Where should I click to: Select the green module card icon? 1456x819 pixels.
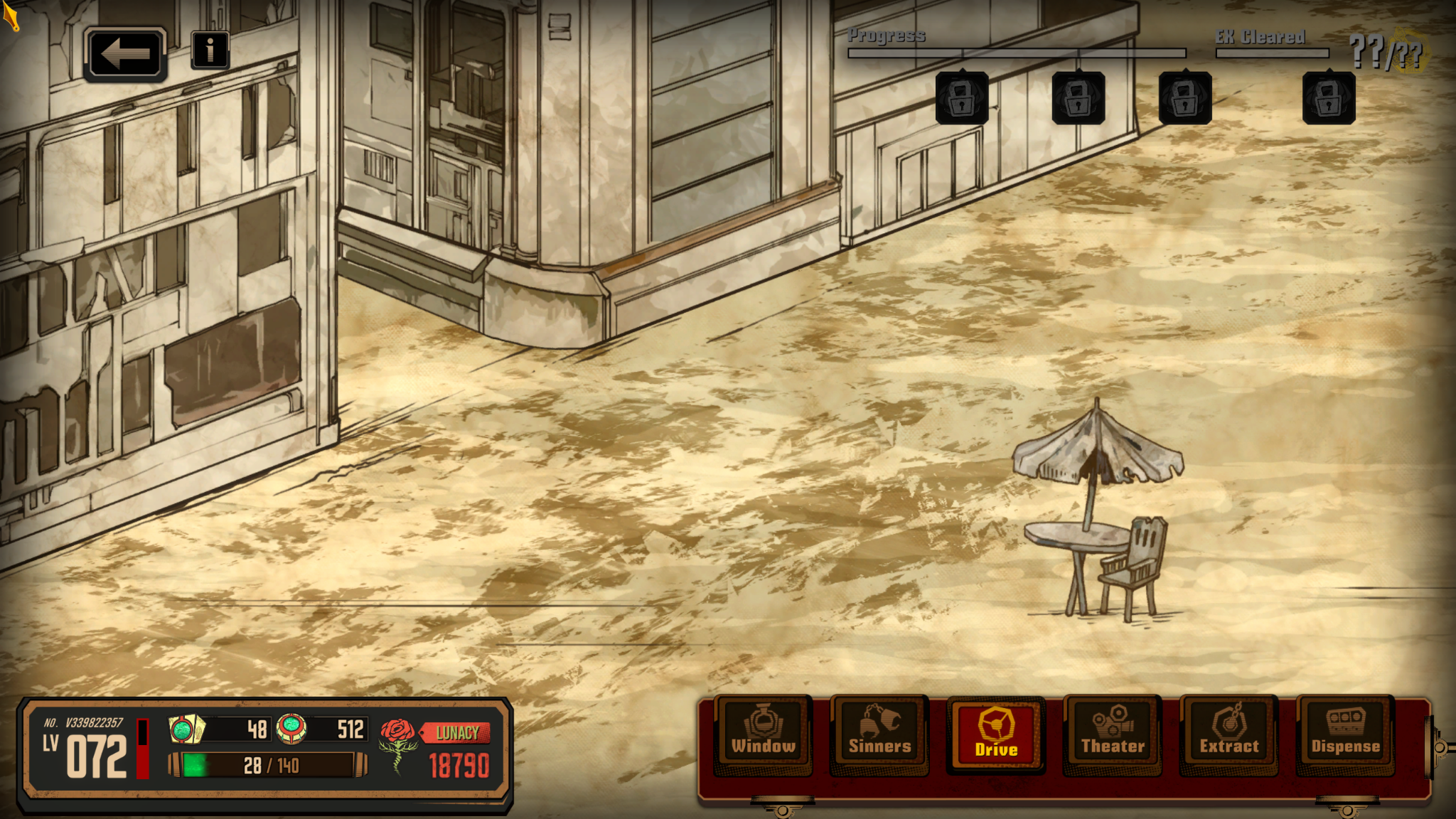point(186,729)
